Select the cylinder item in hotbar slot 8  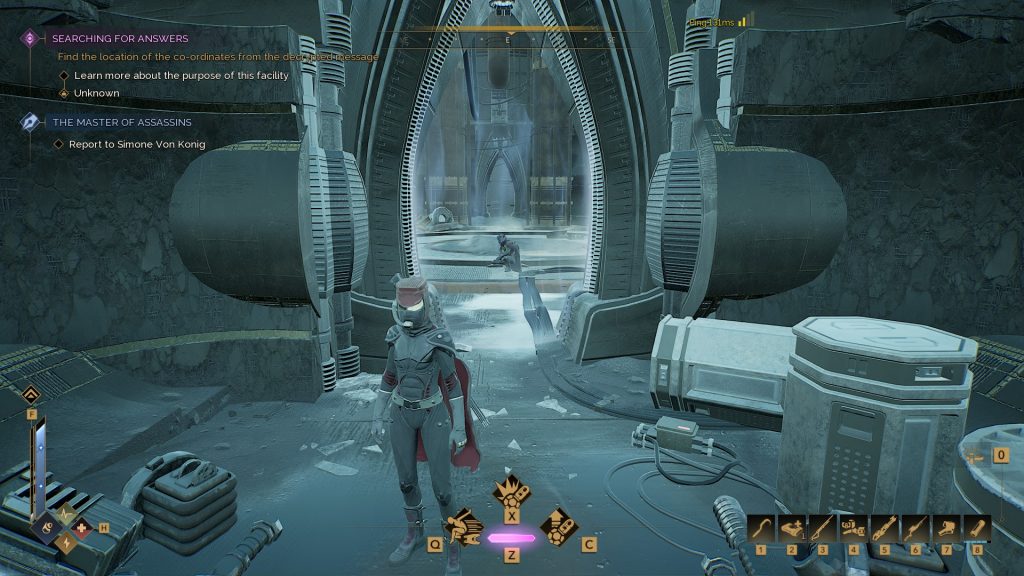(x=977, y=529)
